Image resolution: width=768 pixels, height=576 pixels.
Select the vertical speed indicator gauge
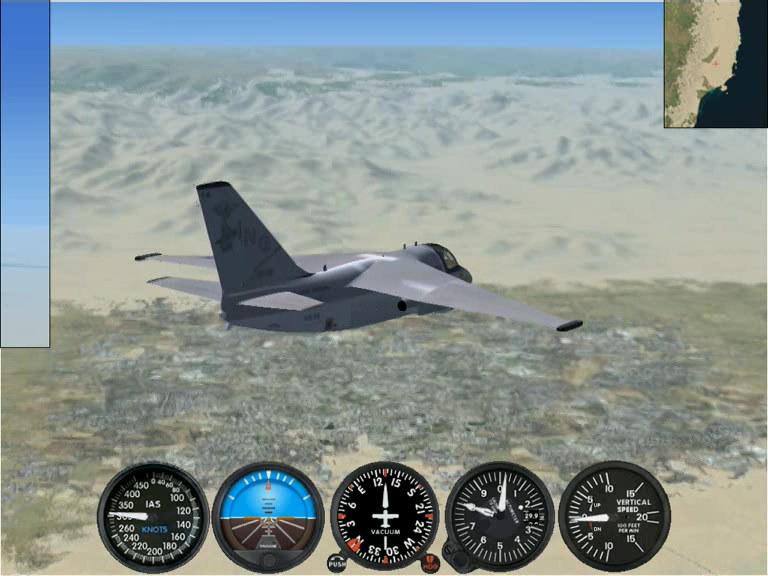[x=613, y=516]
